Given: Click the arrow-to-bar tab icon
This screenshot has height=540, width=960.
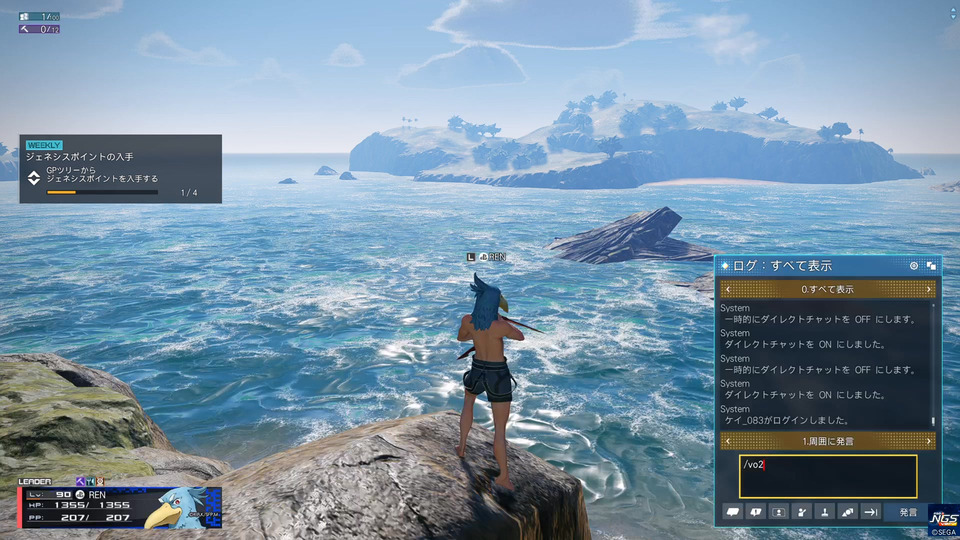Looking at the screenshot, I should coord(870,512).
